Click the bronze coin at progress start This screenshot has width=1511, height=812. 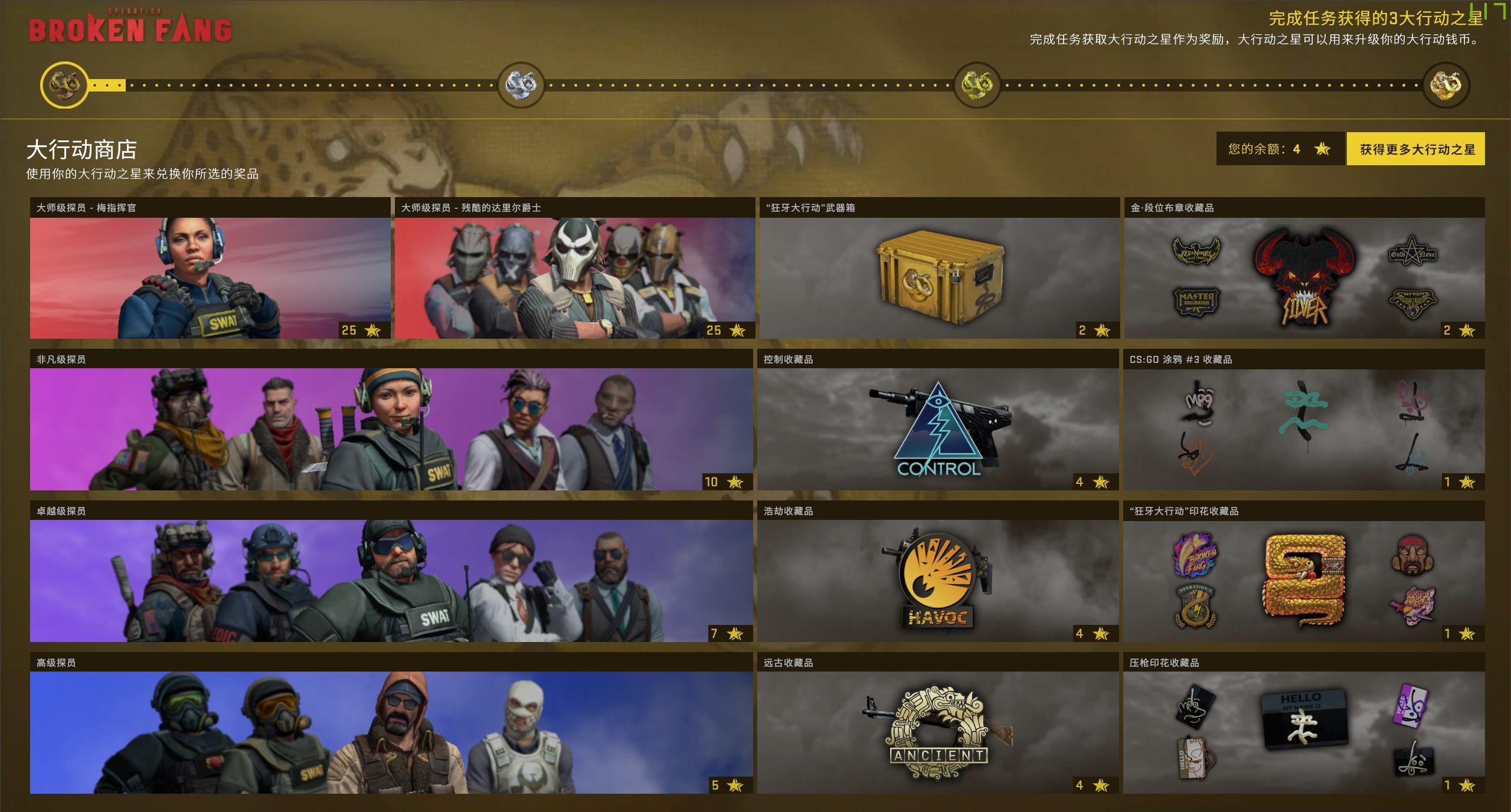click(64, 85)
